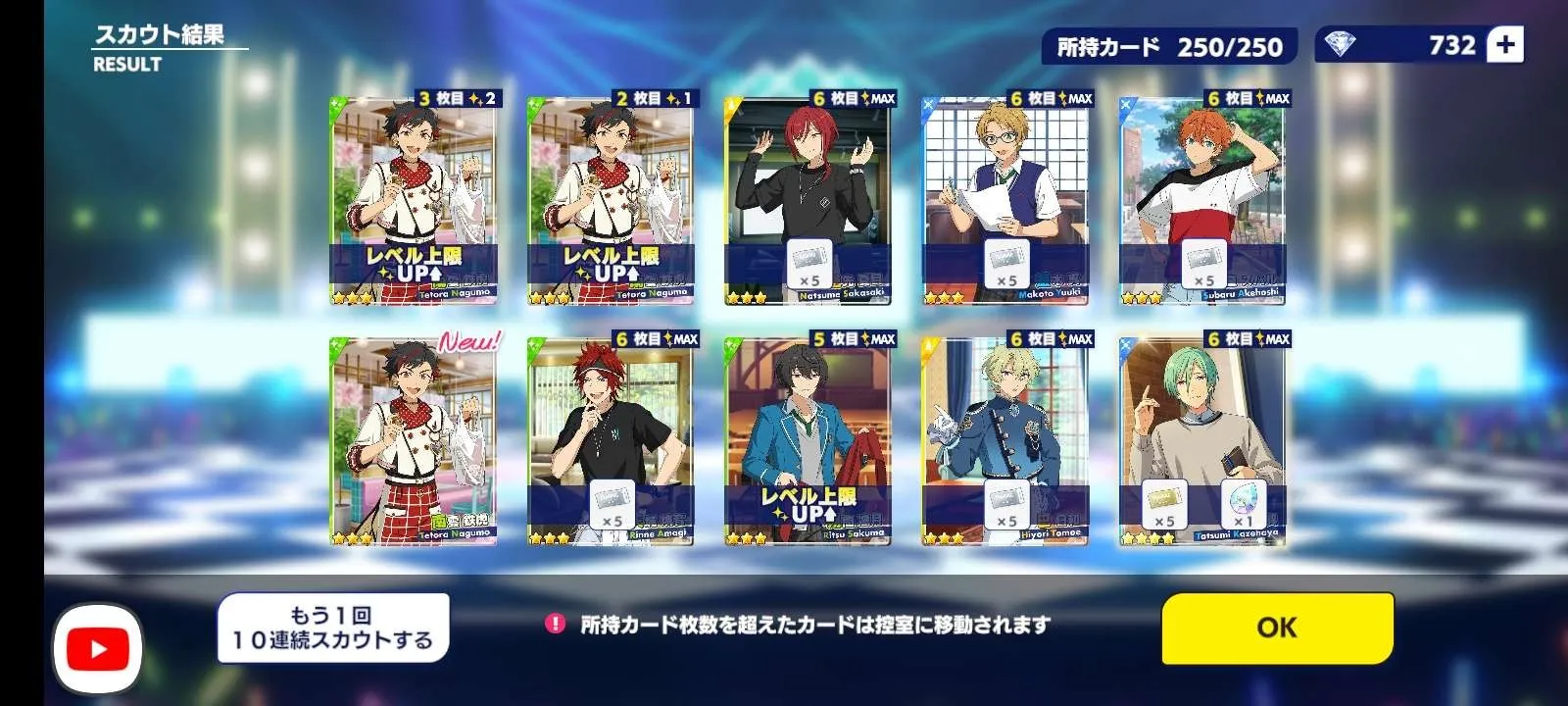
Task: Confirm the scout results with OK
Action: [x=1277, y=628]
